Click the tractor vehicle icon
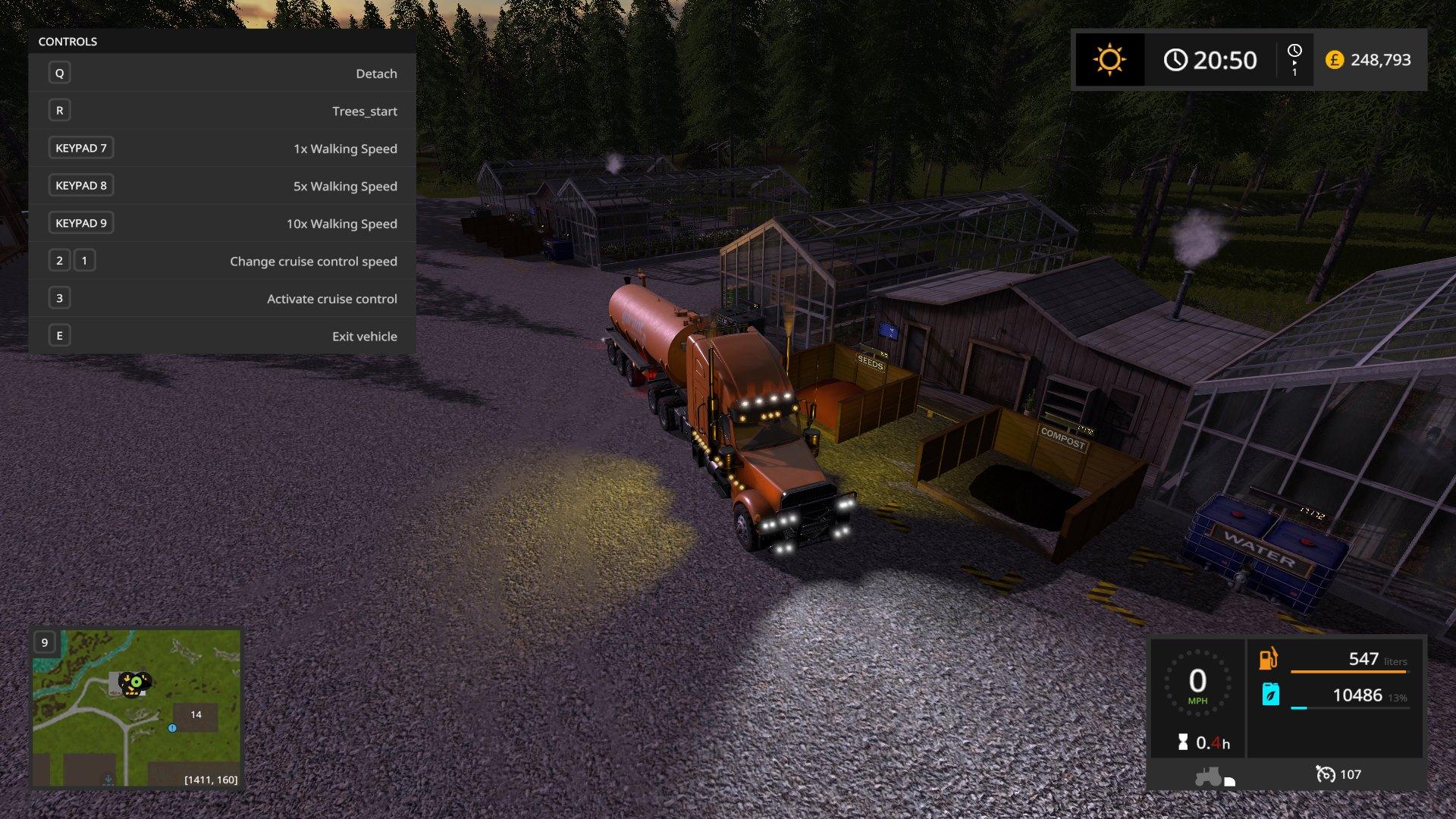Screen dimensions: 1456x819 tap(1208, 777)
